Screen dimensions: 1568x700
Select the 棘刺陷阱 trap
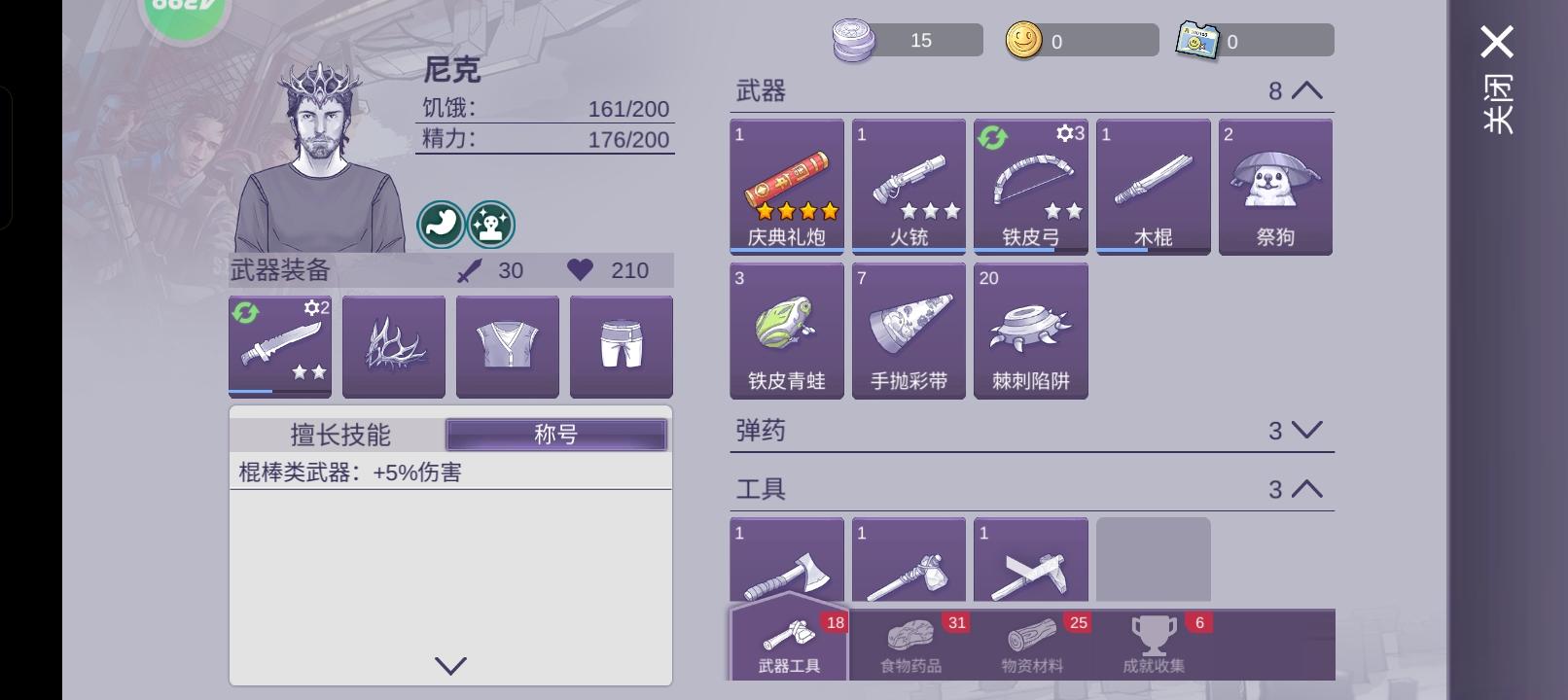(x=1030, y=331)
